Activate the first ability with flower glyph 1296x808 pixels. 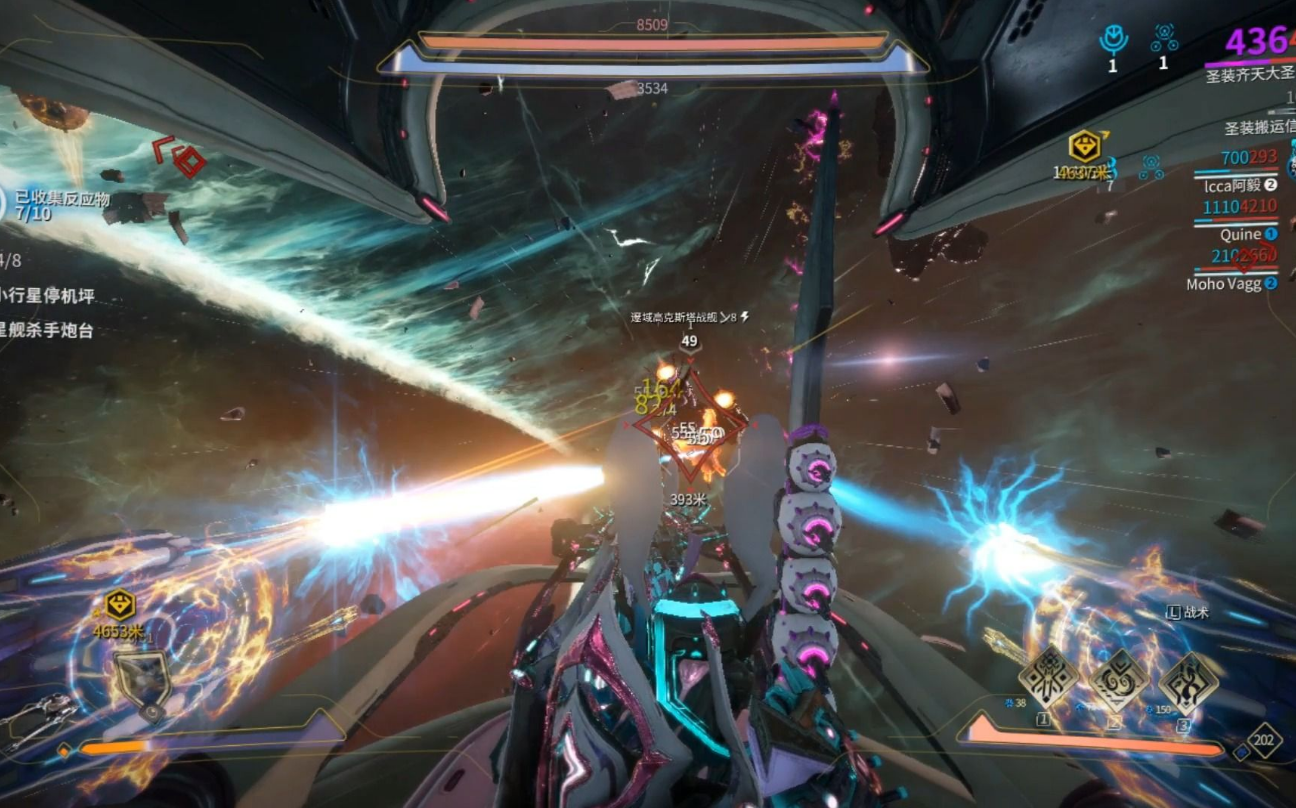click(1048, 680)
